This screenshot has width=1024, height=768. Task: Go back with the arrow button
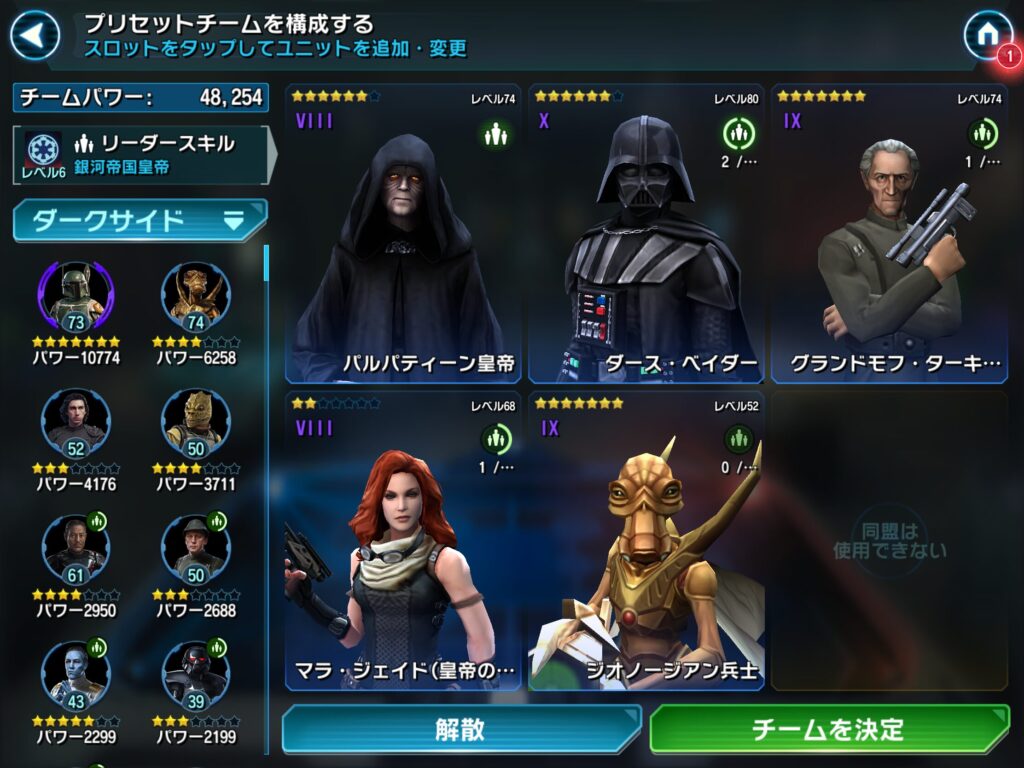point(35,36)
